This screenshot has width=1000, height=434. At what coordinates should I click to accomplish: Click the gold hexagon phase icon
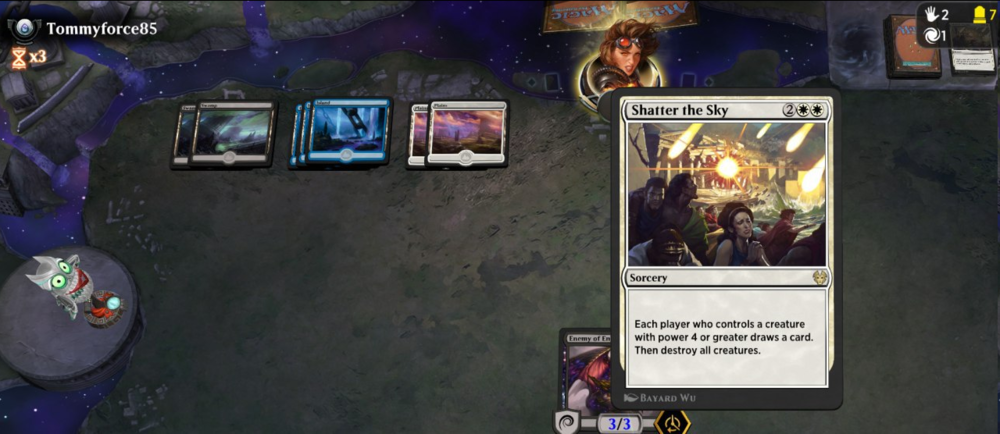pos(671,422)
